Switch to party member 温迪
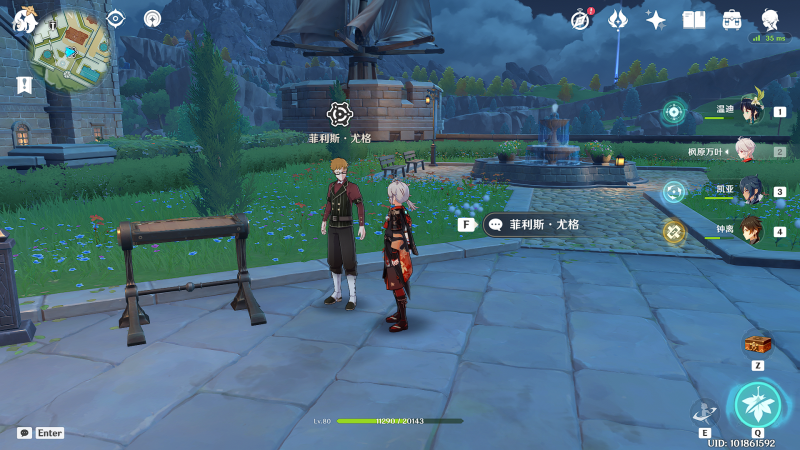The width and height of the screenshot is (800, 450). pyautogui.click(x=751, y=112)
